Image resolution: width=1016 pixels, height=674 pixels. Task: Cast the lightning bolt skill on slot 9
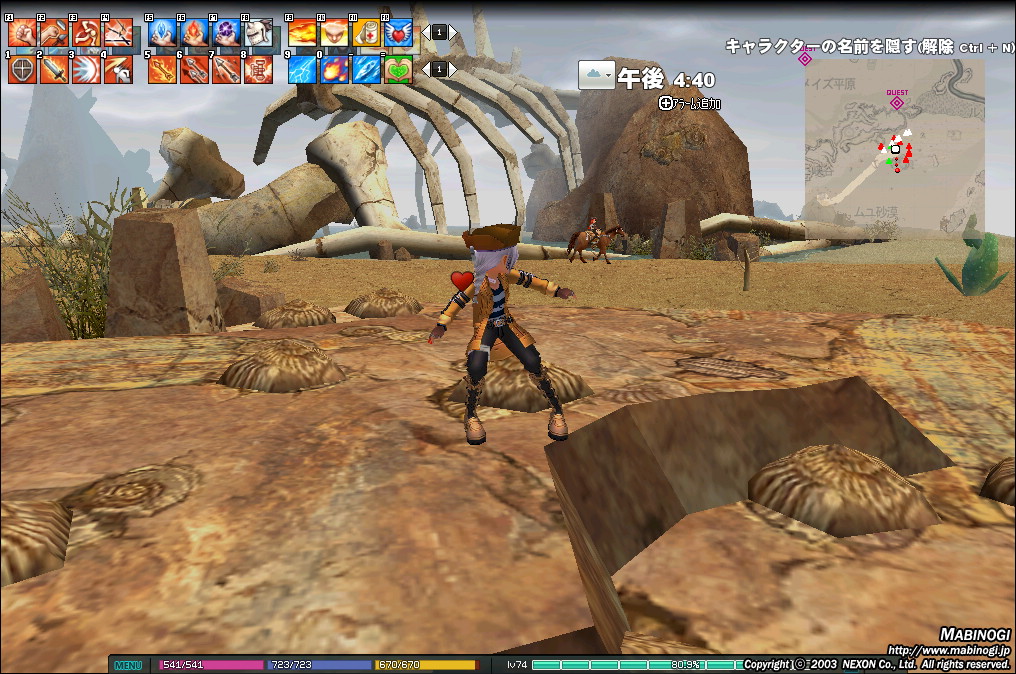[x=302, y=69]
